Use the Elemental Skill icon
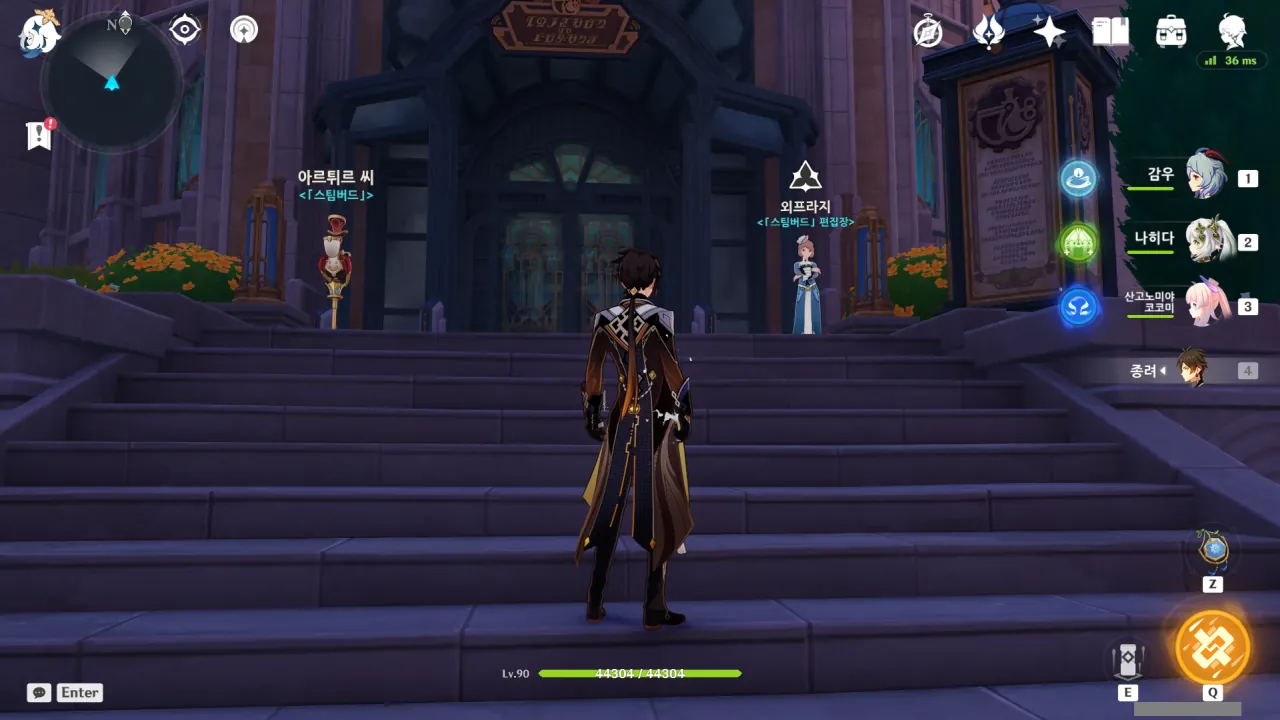 [1128, 660]
